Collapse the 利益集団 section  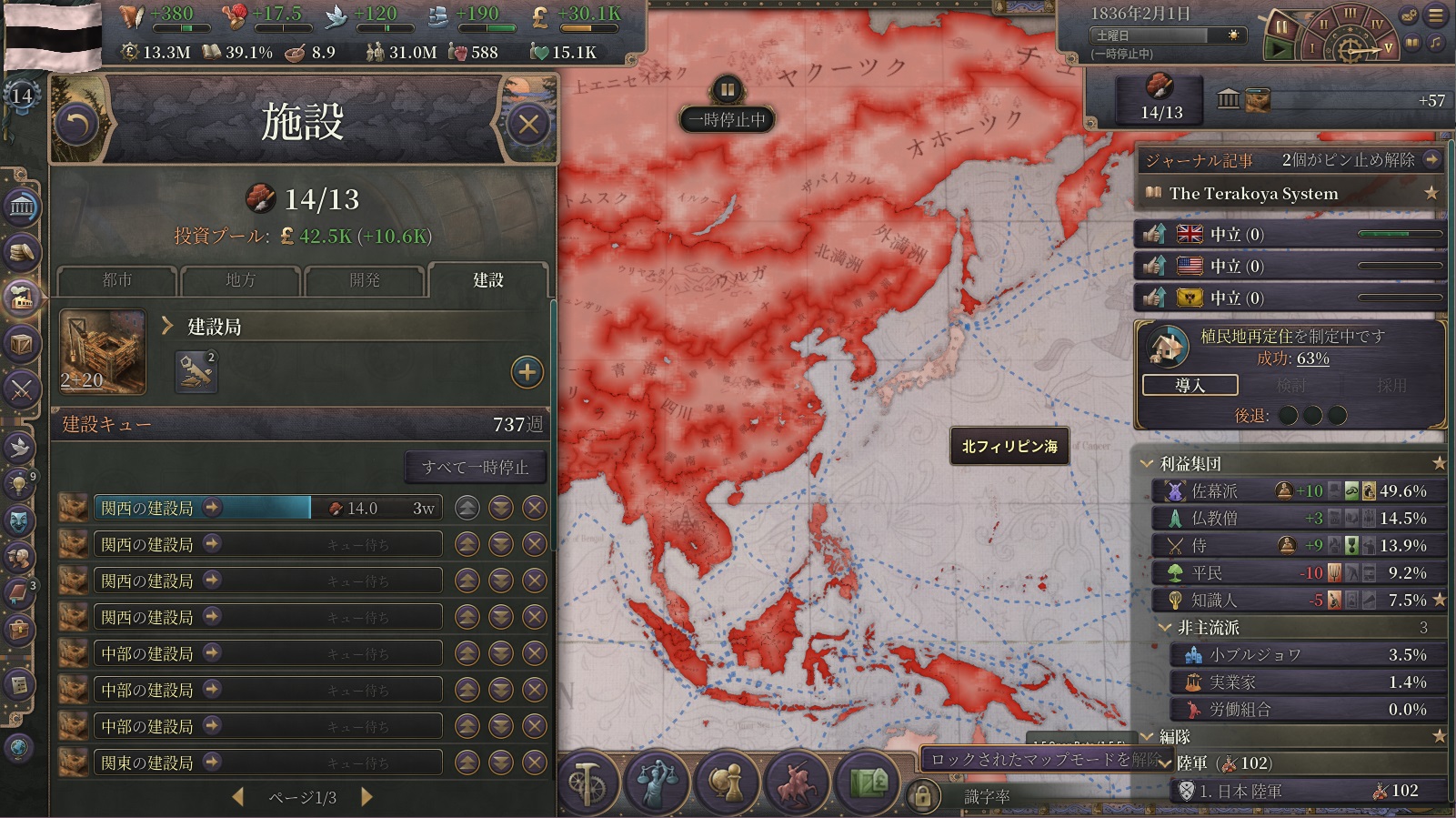pos(1147,464)
